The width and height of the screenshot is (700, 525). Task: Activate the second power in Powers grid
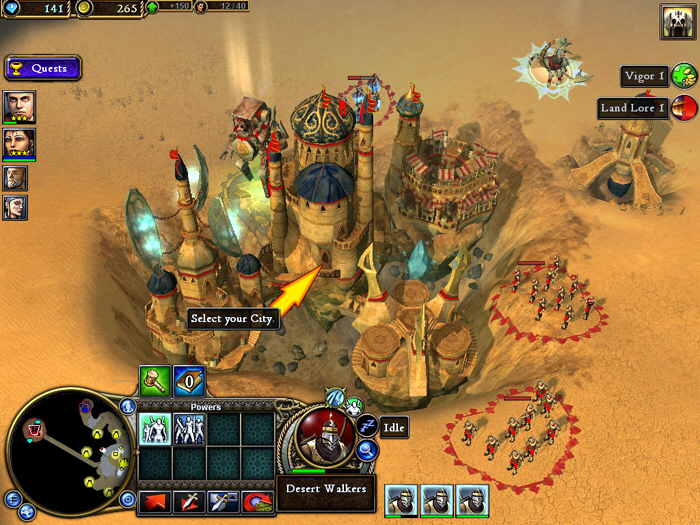click(x=189, y=429)
